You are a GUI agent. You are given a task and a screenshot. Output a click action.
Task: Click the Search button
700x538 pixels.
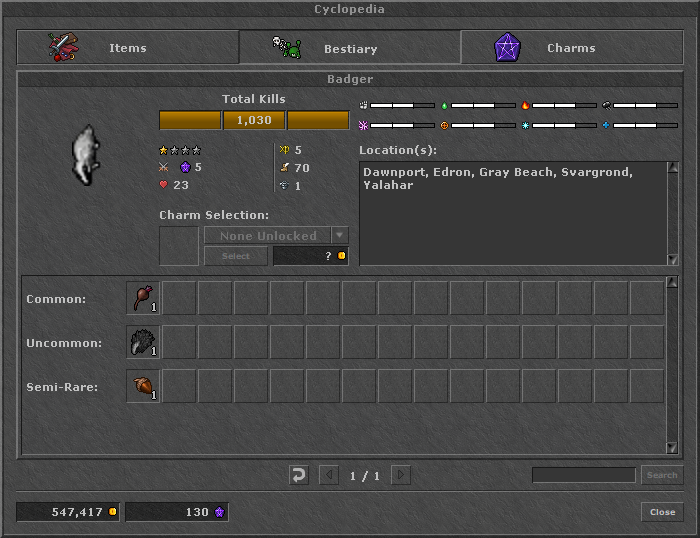(x=661, y=475)
